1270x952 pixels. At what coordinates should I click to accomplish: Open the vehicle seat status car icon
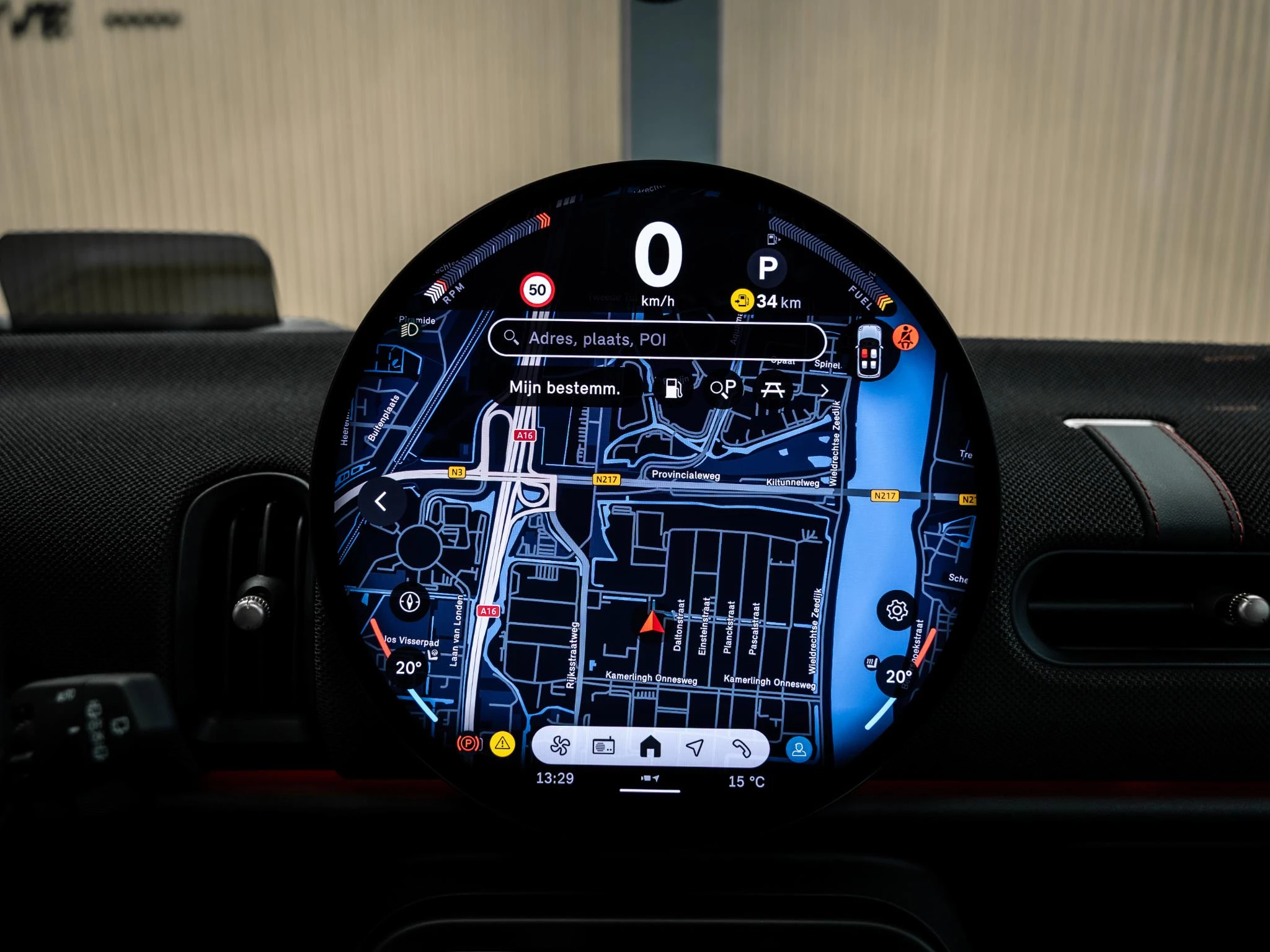pyautogui.click(x=869, y=351)
